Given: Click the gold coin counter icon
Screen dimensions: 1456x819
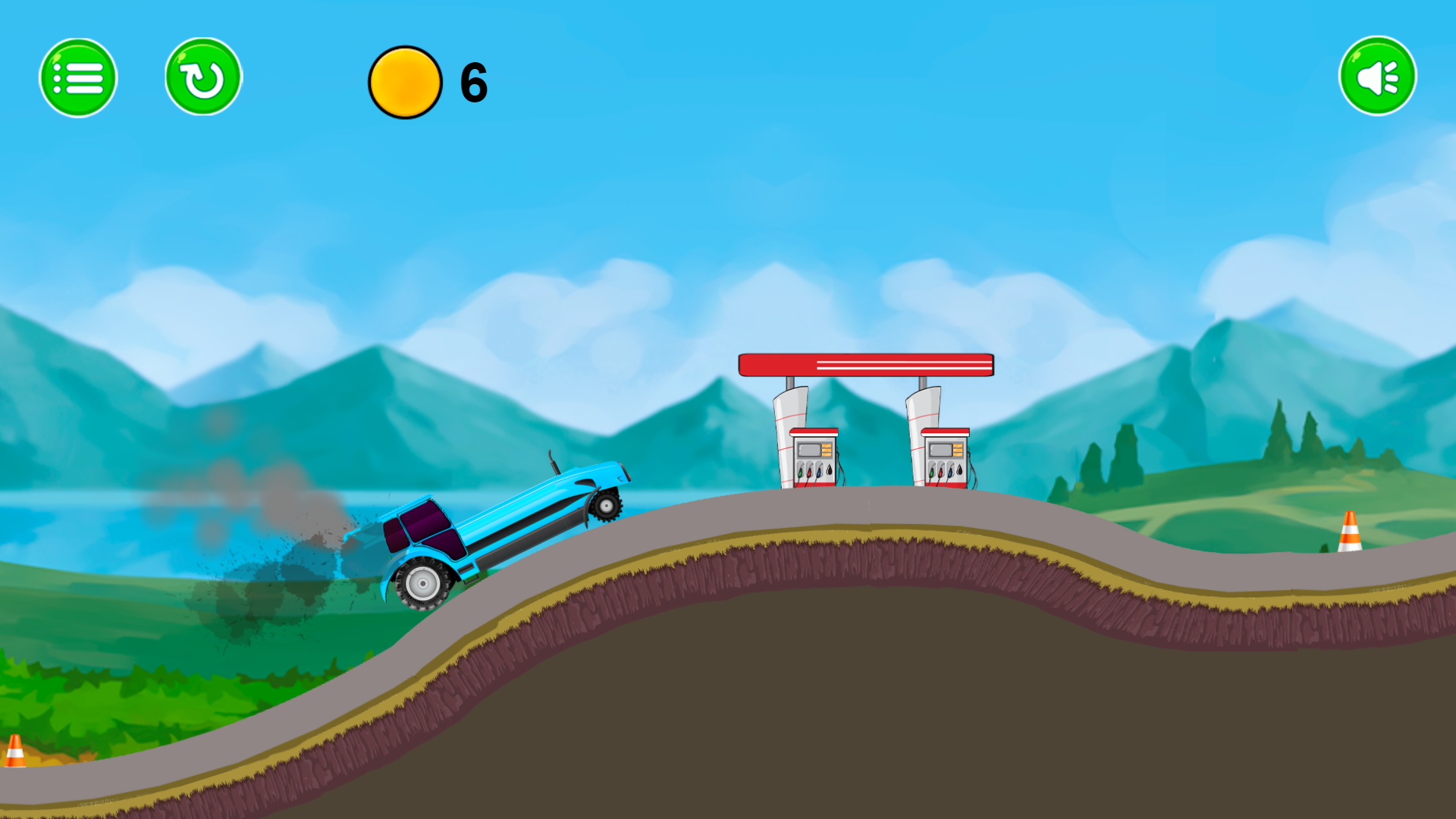Looking at the screenshot, I should coord(405,83).
